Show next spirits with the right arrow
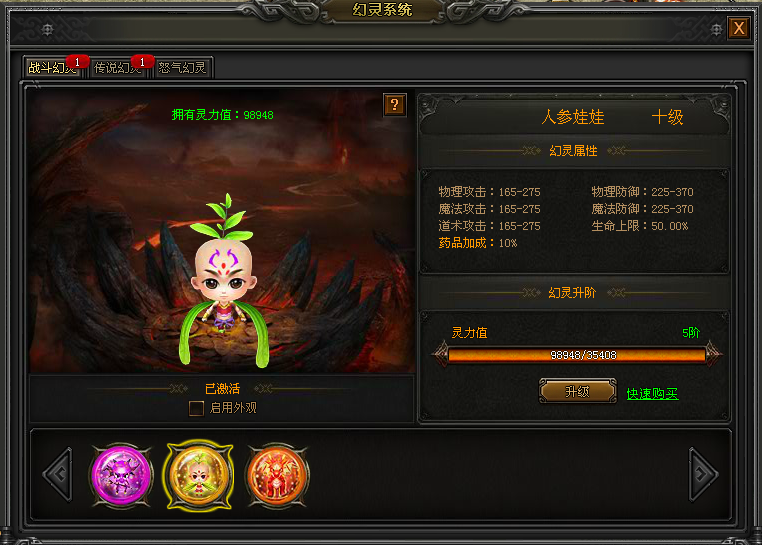The height and width of the screenshot is (545, 762). point(704,474)
